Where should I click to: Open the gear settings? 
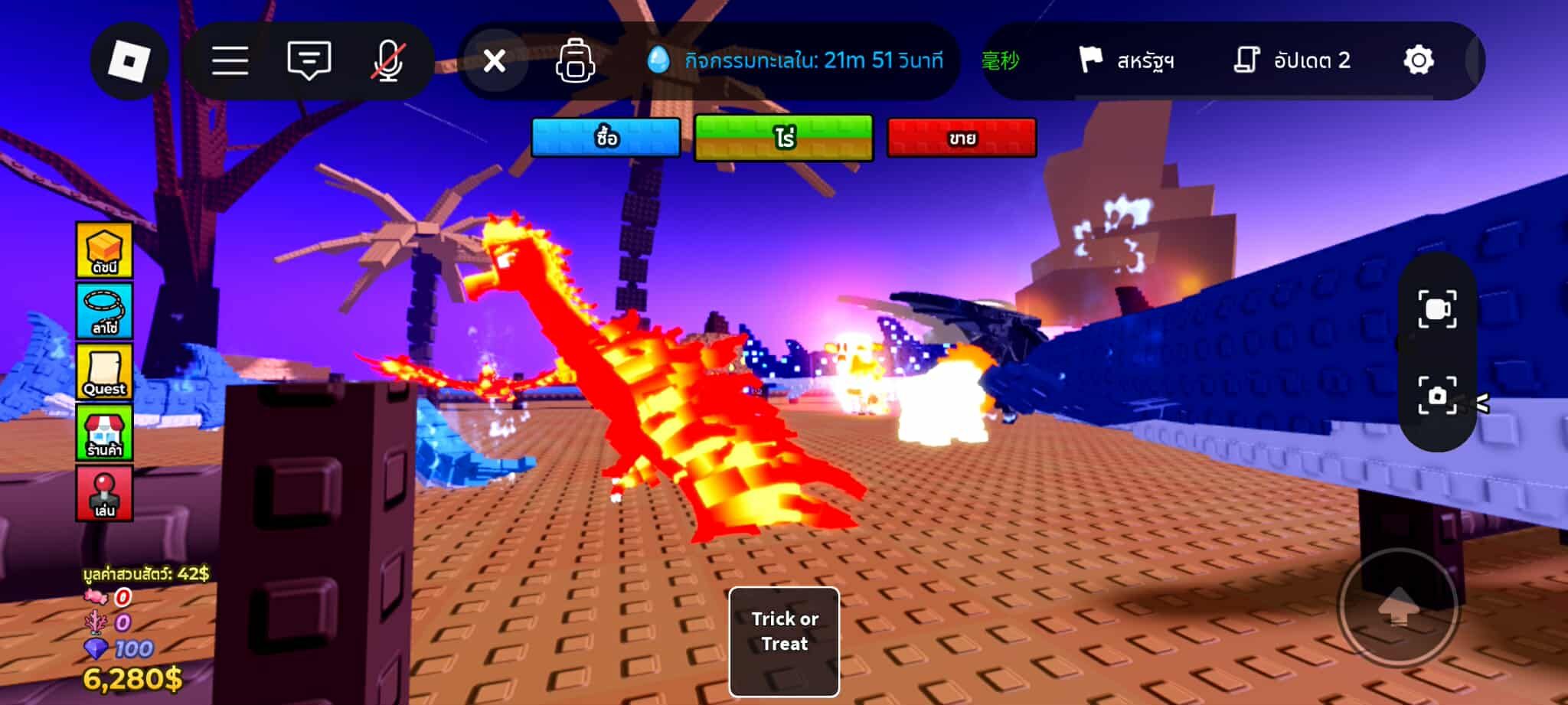[x=1418, y=60]
